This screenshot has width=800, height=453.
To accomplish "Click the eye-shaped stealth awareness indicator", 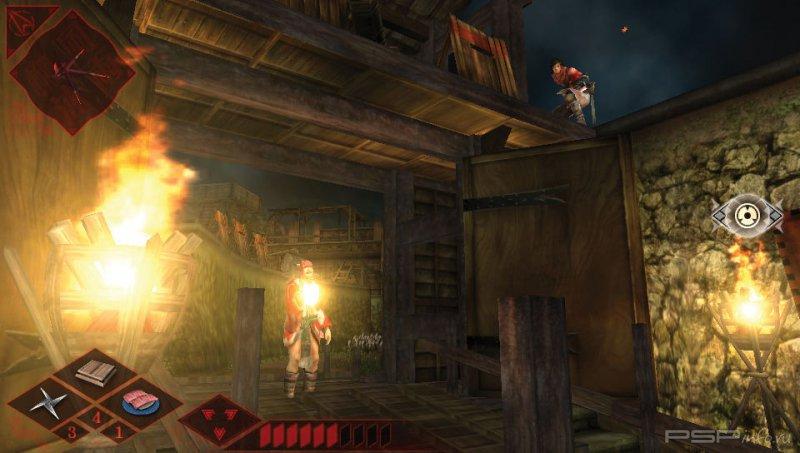I will 747,214.
